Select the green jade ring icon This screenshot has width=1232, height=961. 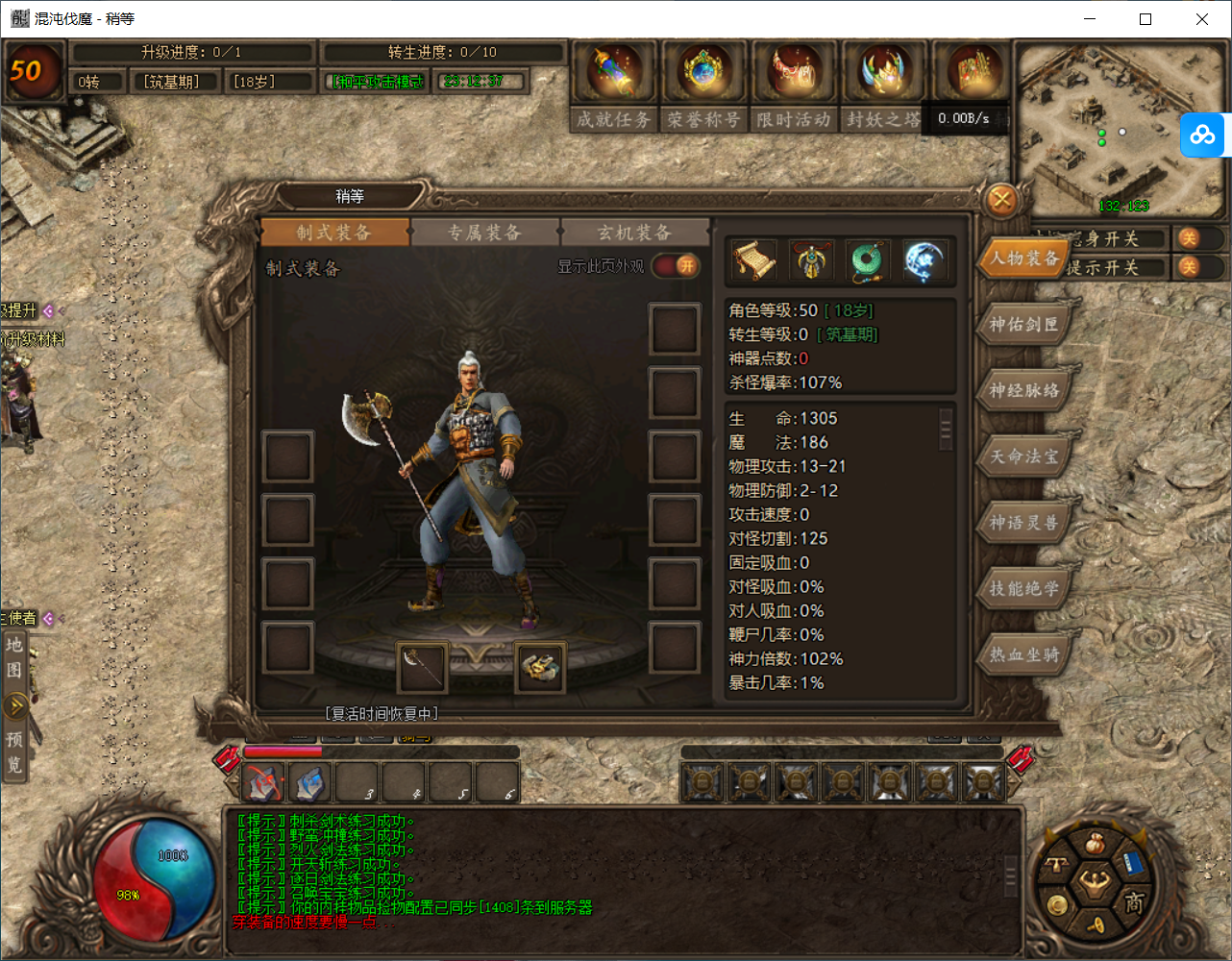coord(868,259)
